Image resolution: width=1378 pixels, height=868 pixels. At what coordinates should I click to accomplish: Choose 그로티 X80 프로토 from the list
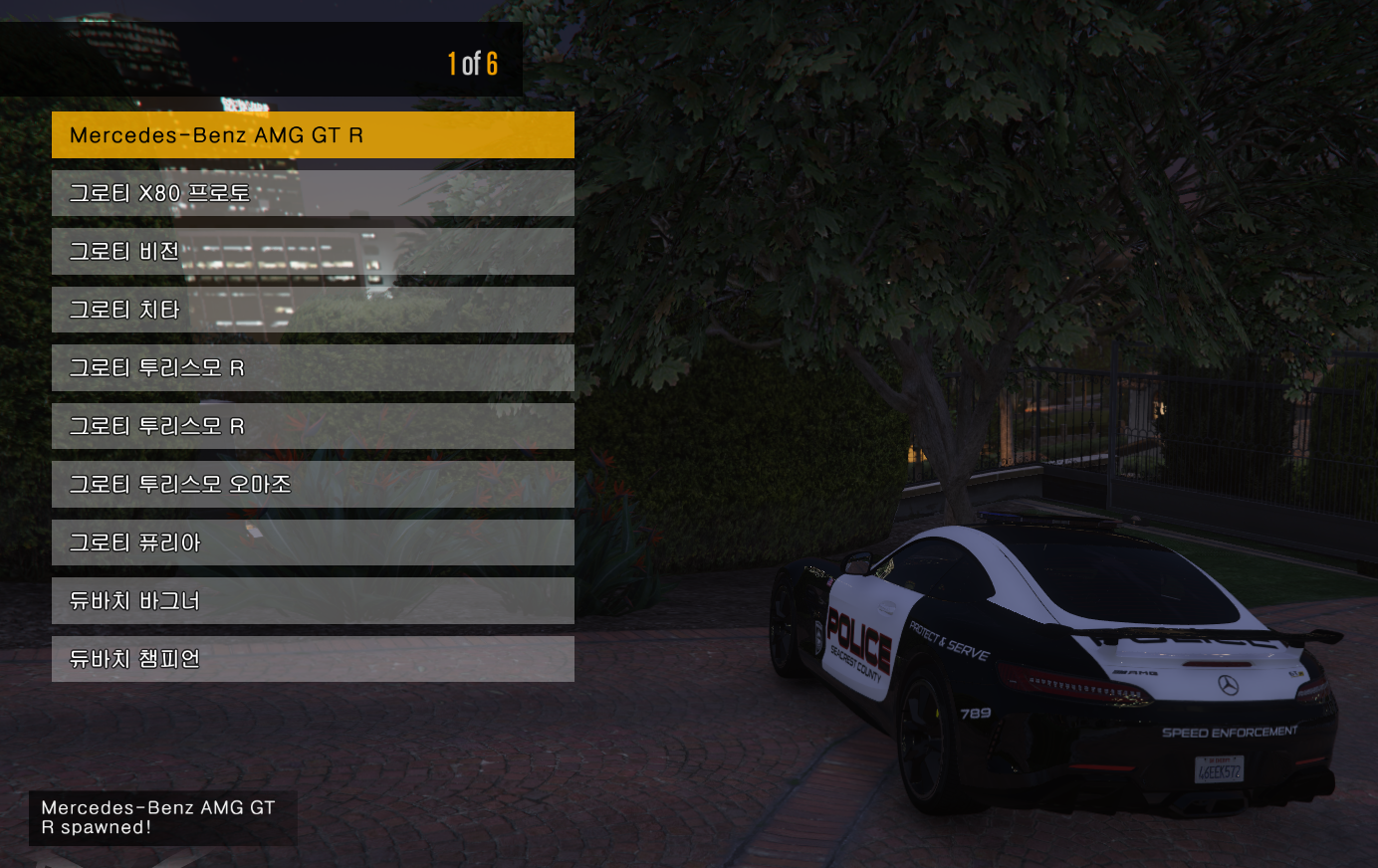(313, 193)
